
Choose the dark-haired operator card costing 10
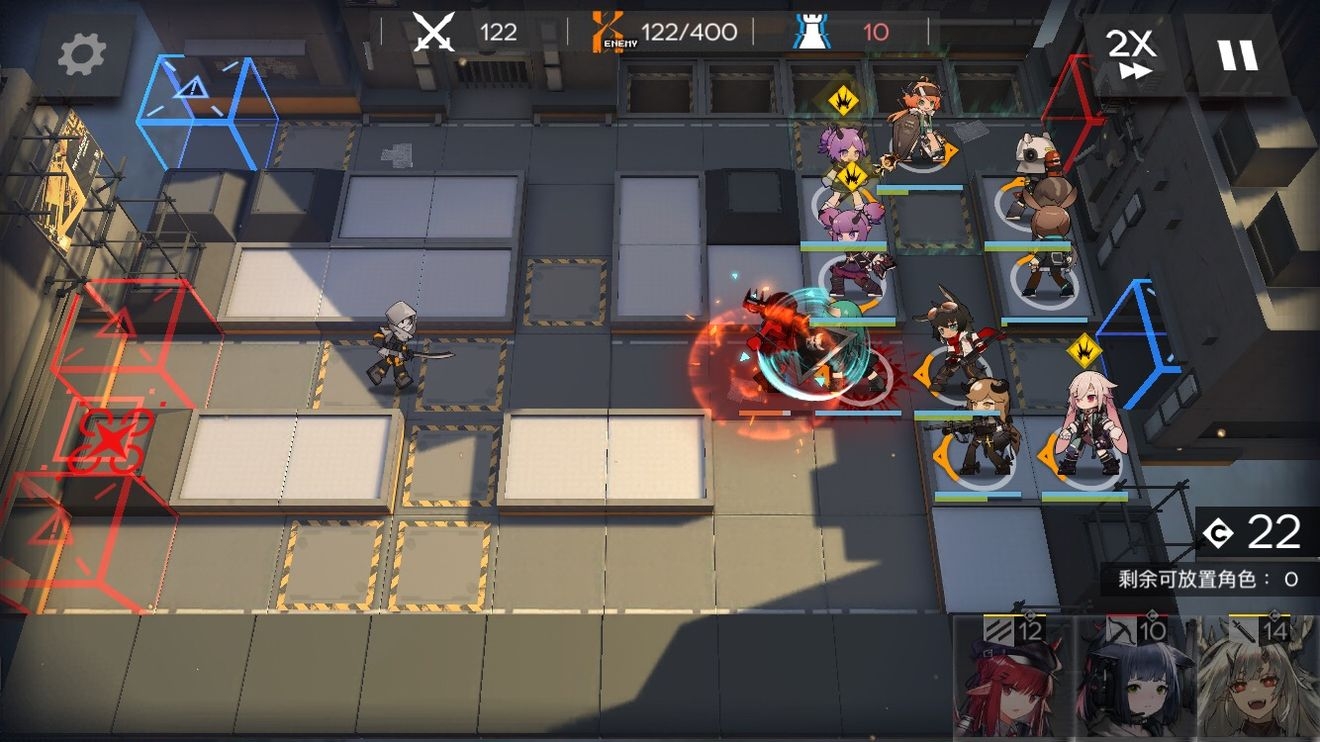pyautogui.click(x=1133, y=678)
